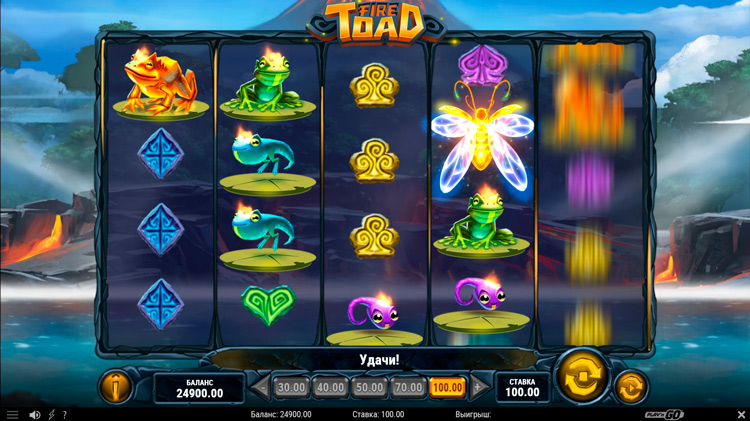Open the question mark help page

click(x=65, y=414)
